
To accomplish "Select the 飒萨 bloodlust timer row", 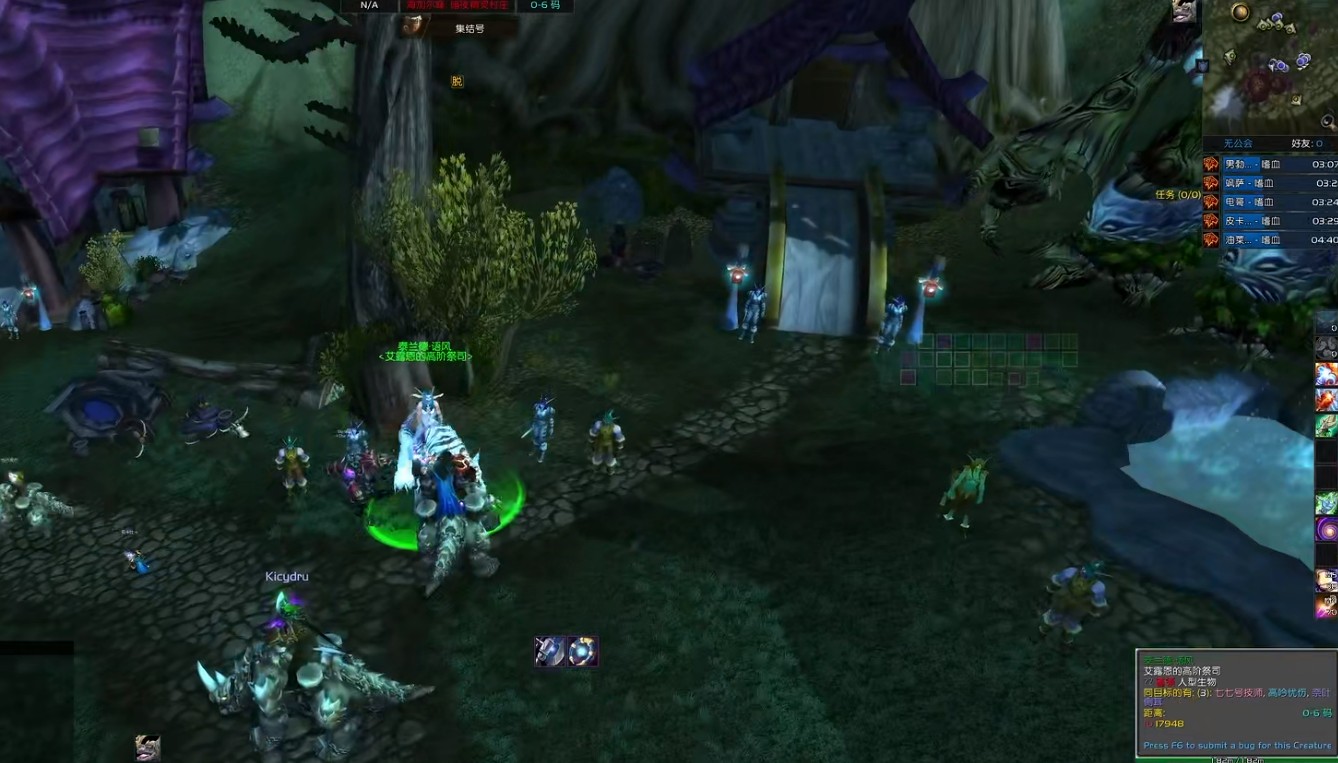I will pos(1270,183).
